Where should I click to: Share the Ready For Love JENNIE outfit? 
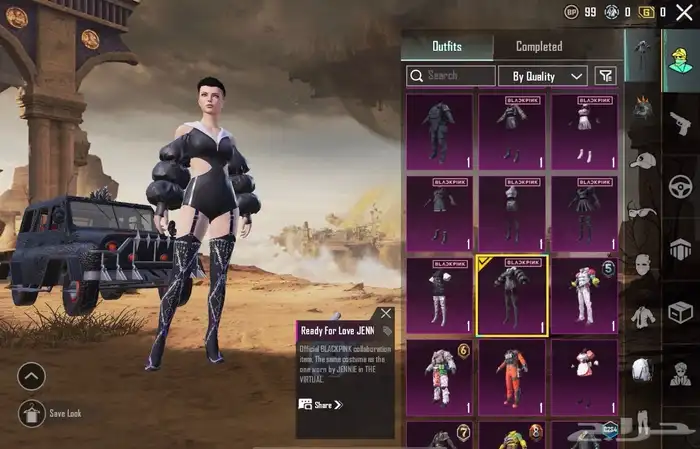tap(321, 405)
